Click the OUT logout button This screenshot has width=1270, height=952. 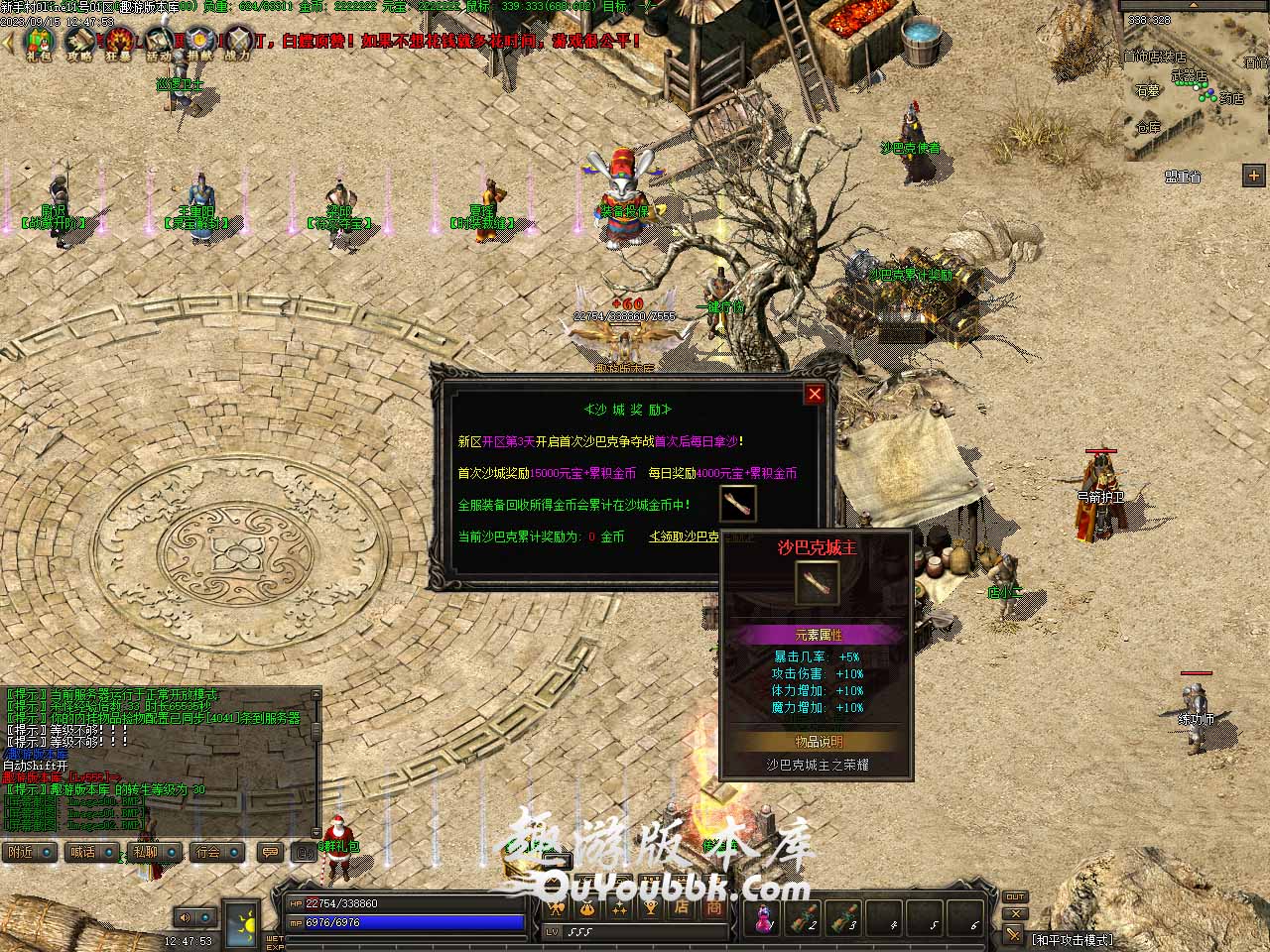1014,897
